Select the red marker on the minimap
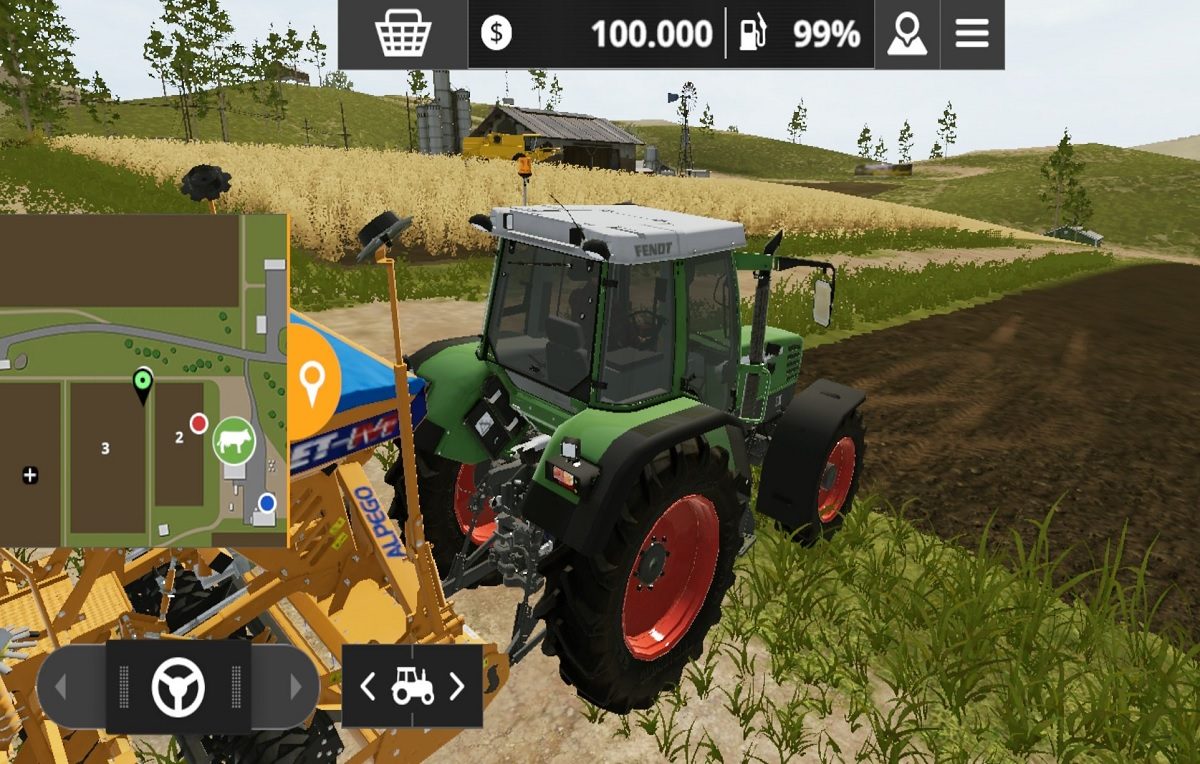The image size is (1200, 764). [x=199, y=423]
